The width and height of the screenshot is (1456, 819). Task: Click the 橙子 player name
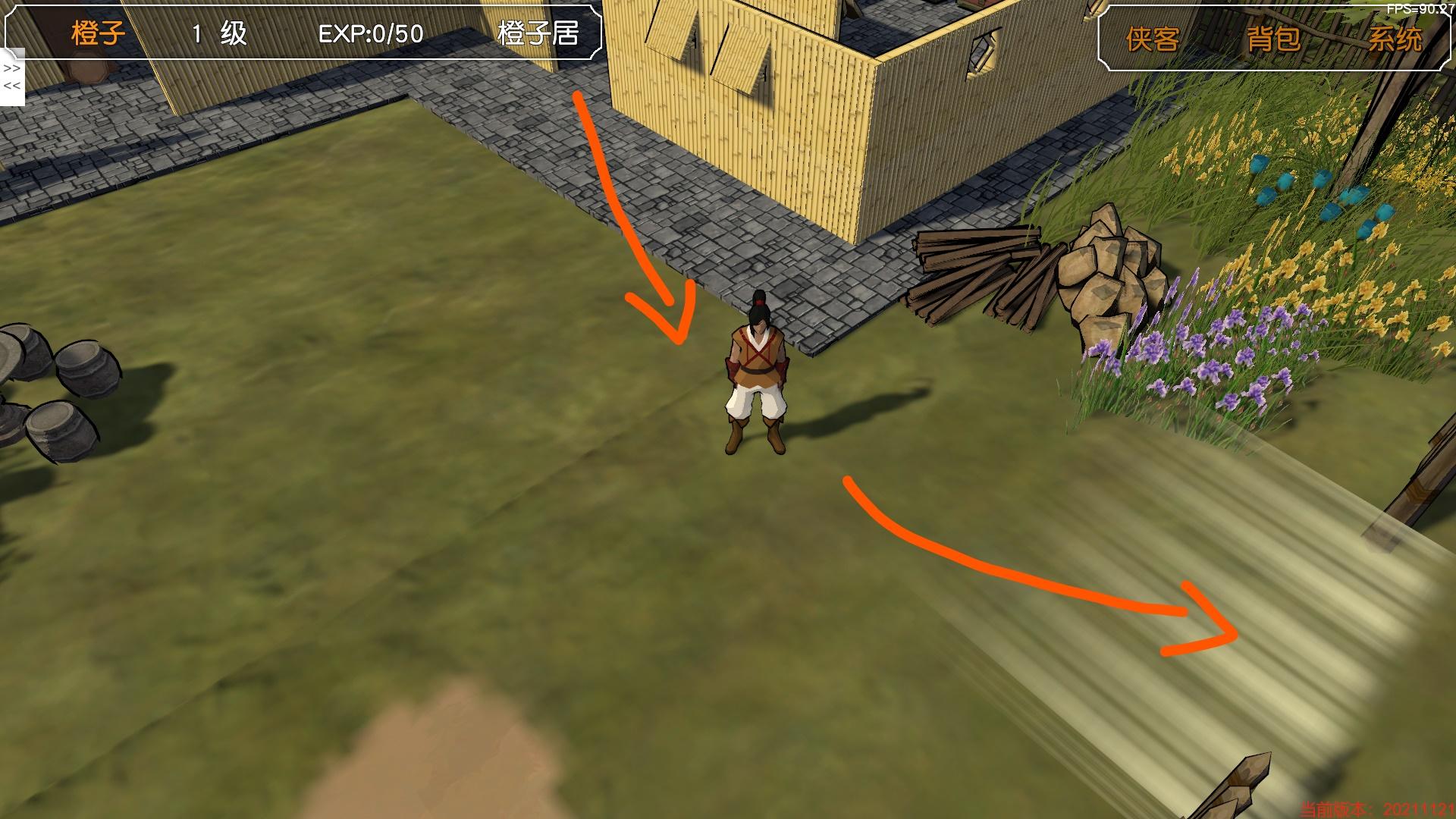tap(99, 33)
